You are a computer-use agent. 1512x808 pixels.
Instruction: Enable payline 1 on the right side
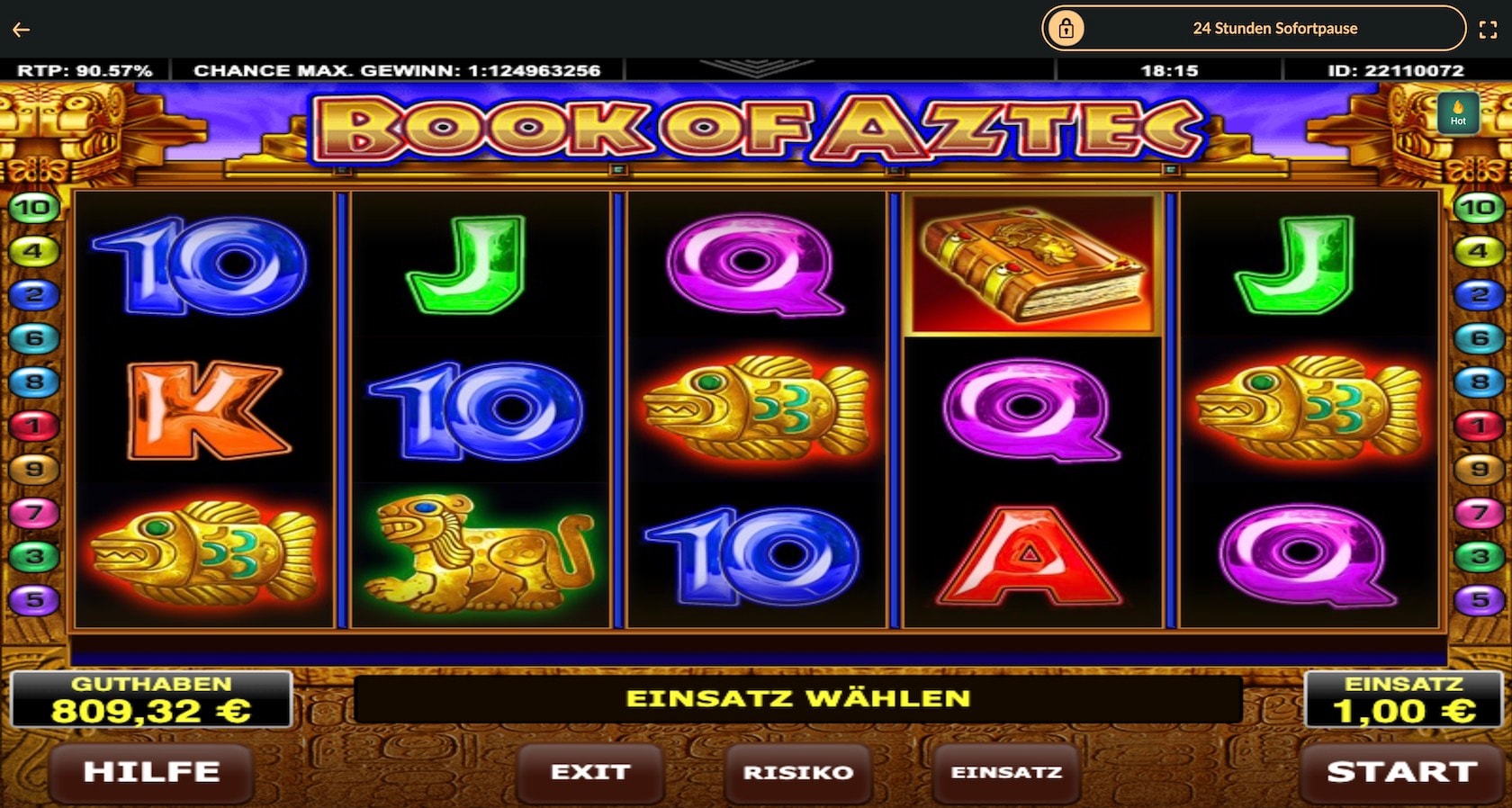point(1479,426)
